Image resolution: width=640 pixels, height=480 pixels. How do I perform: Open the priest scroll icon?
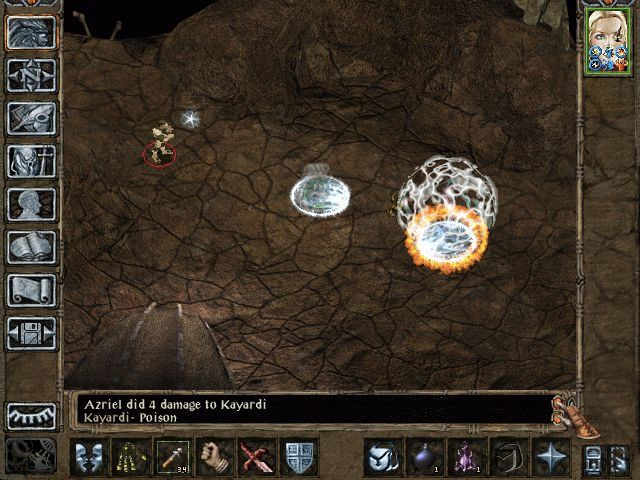pyautogui.click(x=31, y=290)
